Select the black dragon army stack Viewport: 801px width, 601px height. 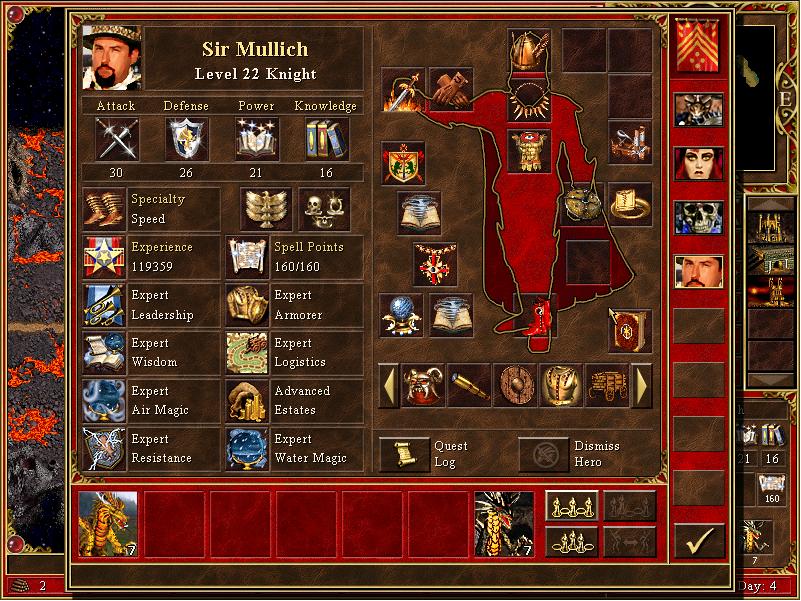click(x=504, y=523)
